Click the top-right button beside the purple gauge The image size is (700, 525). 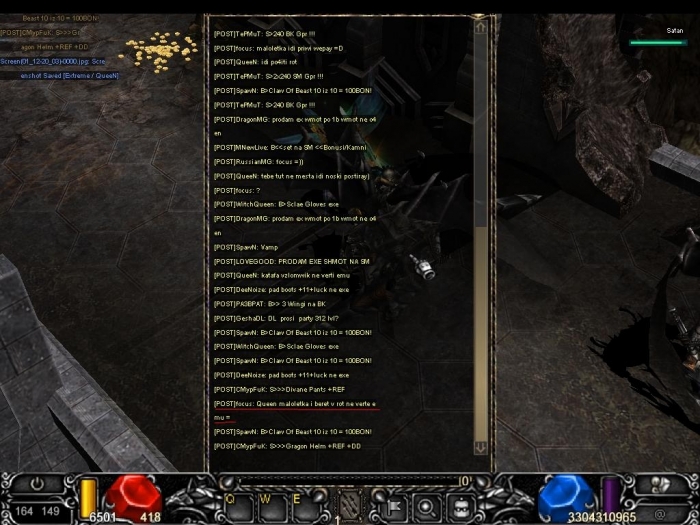(661, 482)
